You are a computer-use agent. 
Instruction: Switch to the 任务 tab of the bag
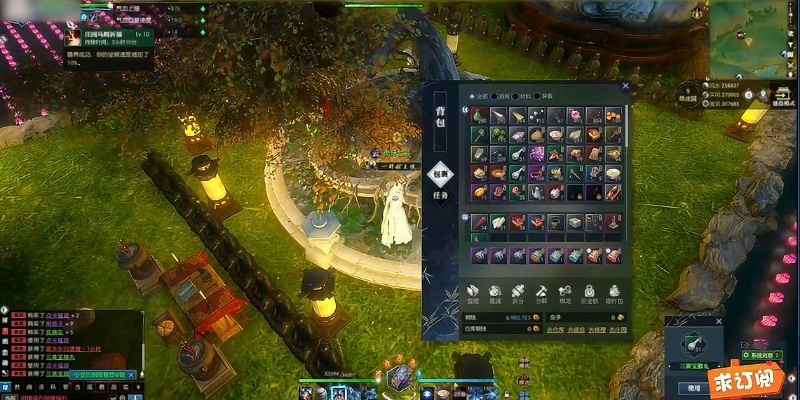[438, 194]
